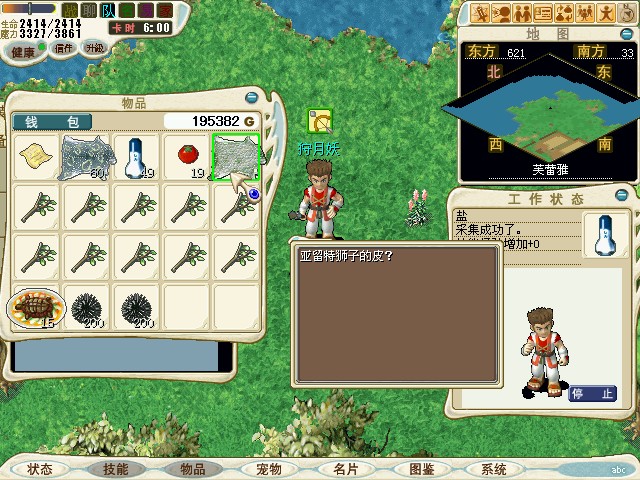This screenshot has height=480, width=640.
Task: Open the 图鉴 album menu
Action: coord(422,469)
